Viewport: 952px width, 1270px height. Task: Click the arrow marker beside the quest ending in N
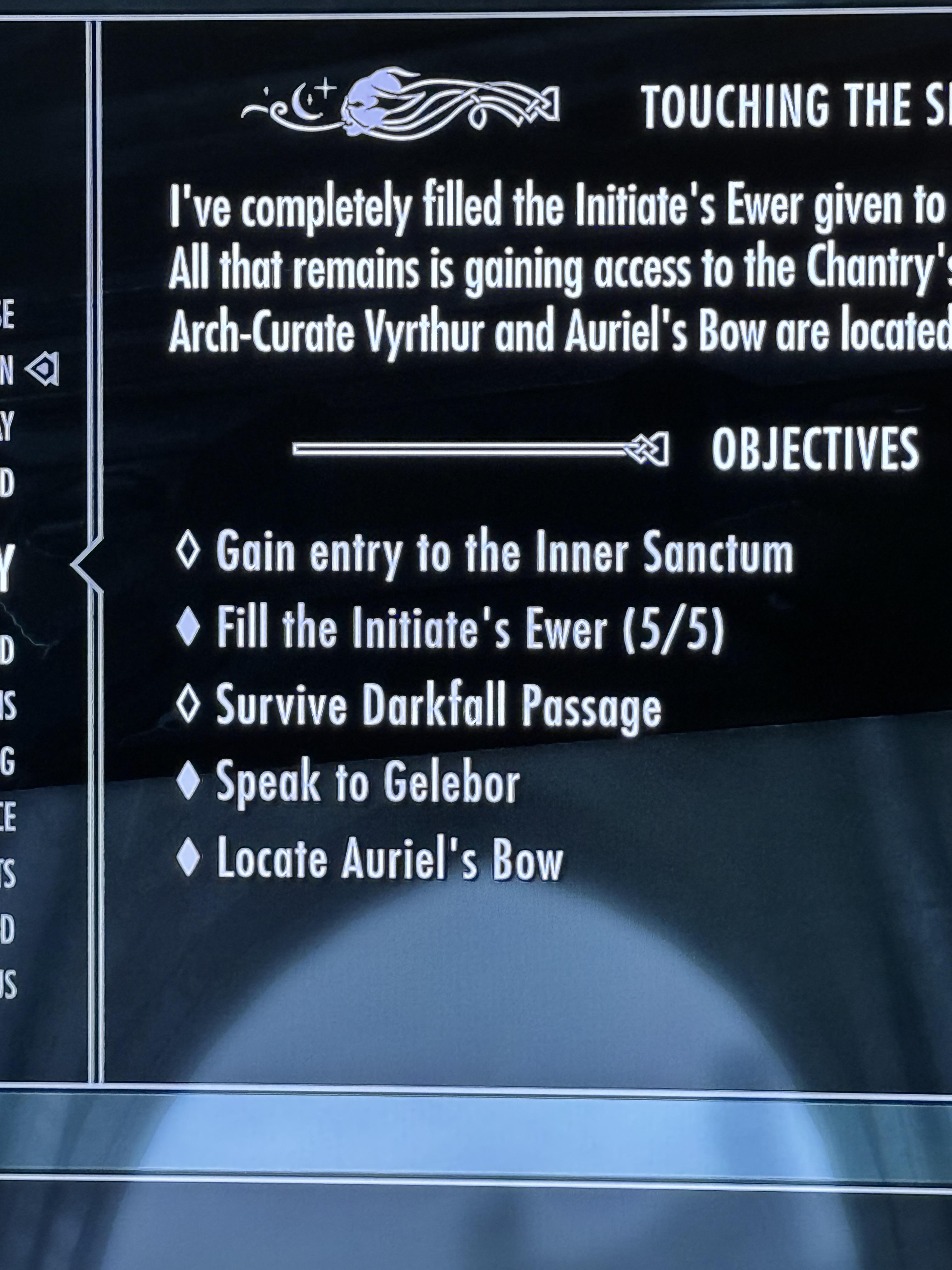point(44,368)
